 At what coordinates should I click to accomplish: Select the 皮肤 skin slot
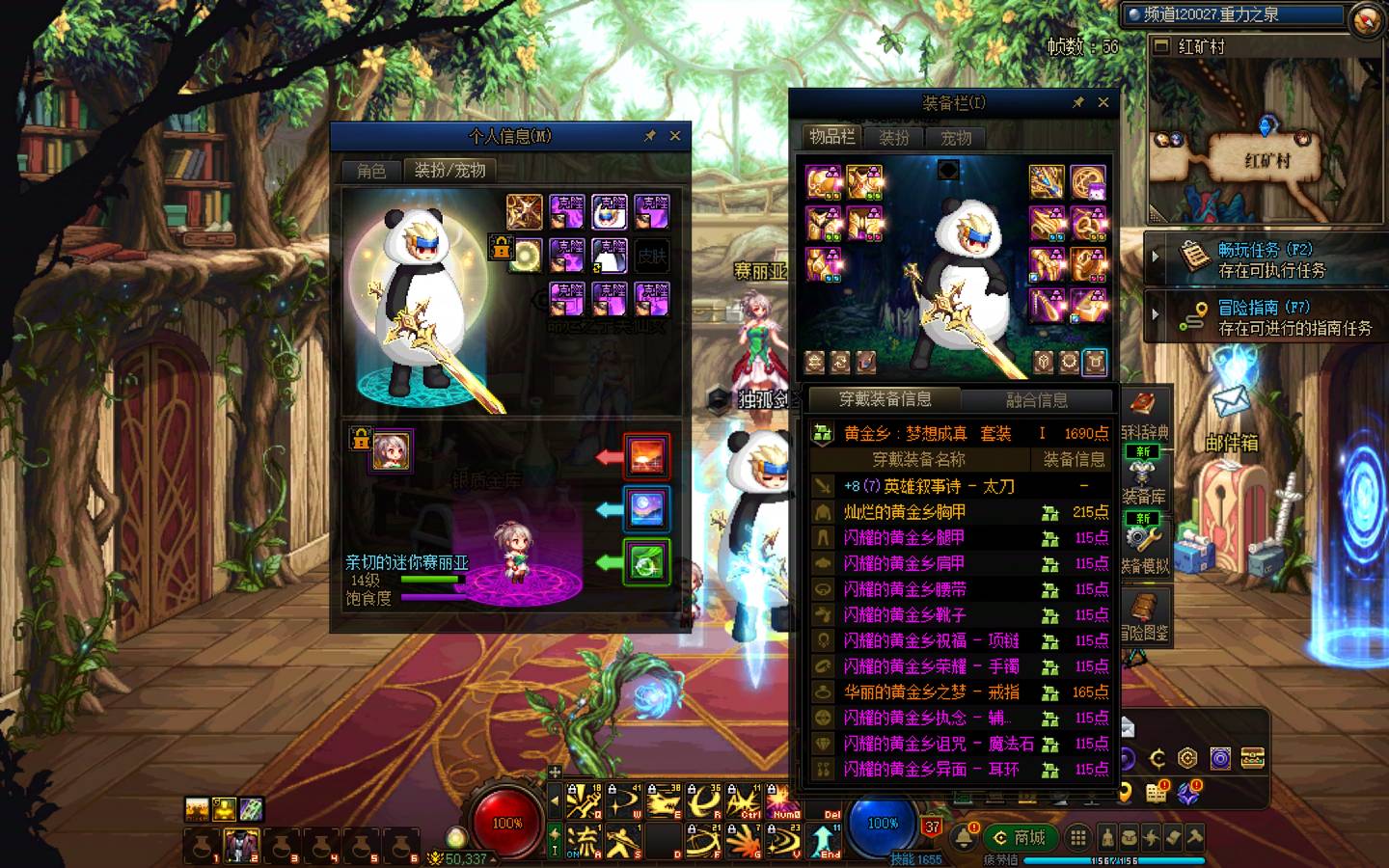(x=652, y=256)
